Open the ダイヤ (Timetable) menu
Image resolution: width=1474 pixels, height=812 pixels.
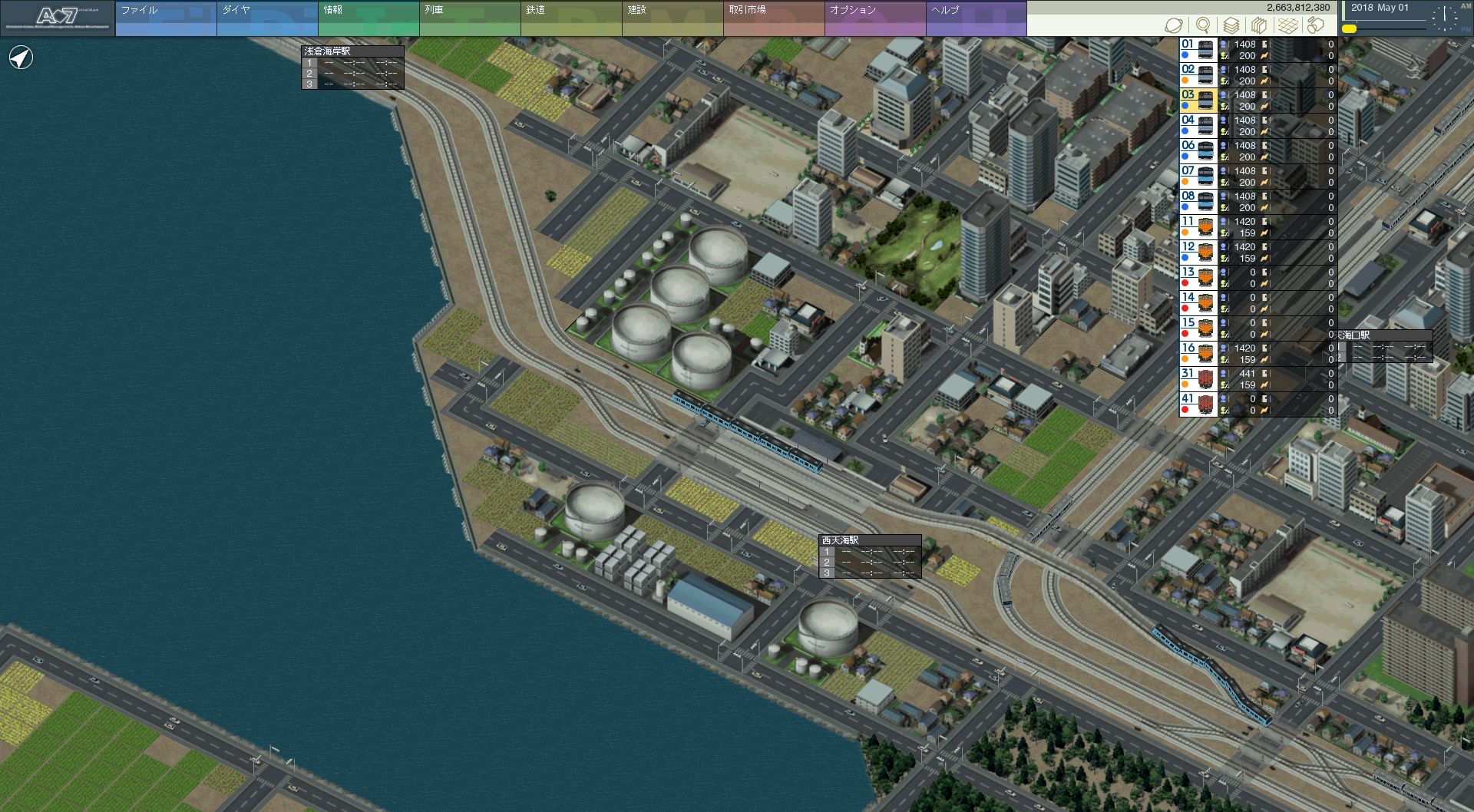pos(266,18)
